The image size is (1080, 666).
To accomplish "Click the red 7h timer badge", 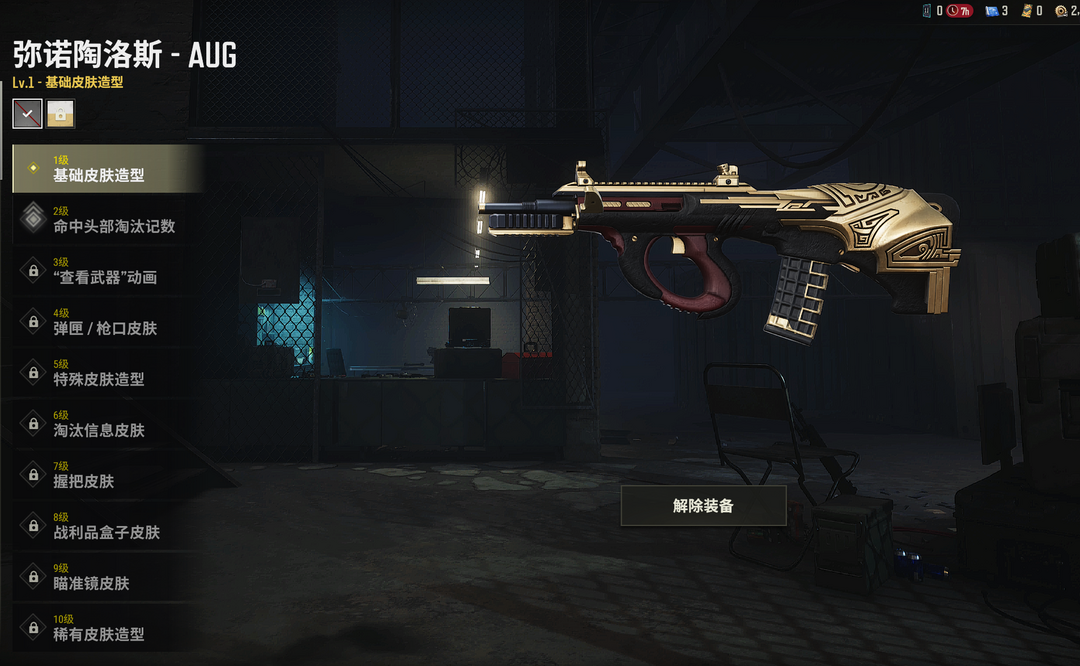I will 959,11.
